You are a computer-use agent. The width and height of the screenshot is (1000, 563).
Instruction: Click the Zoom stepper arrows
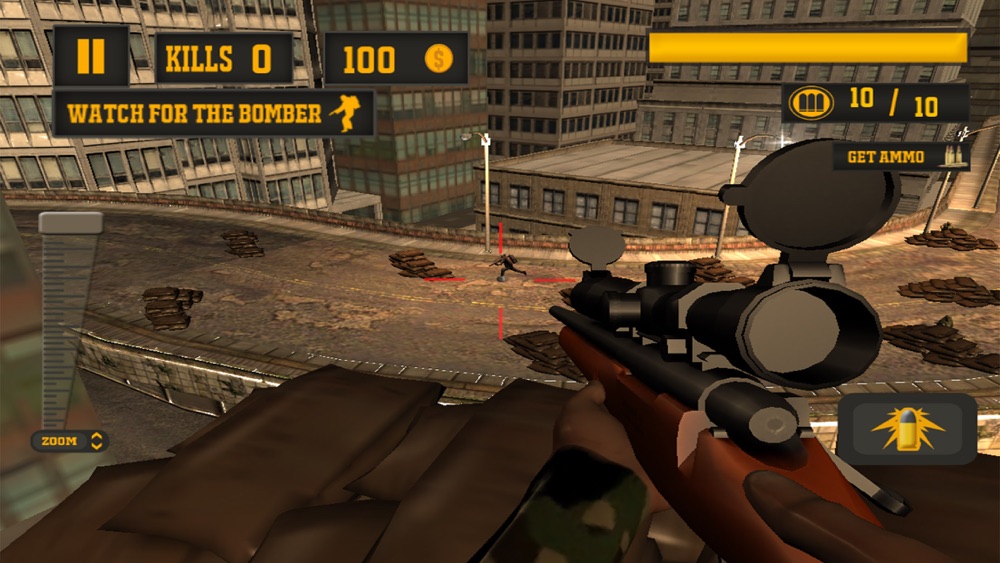click(x=97, y=441)
